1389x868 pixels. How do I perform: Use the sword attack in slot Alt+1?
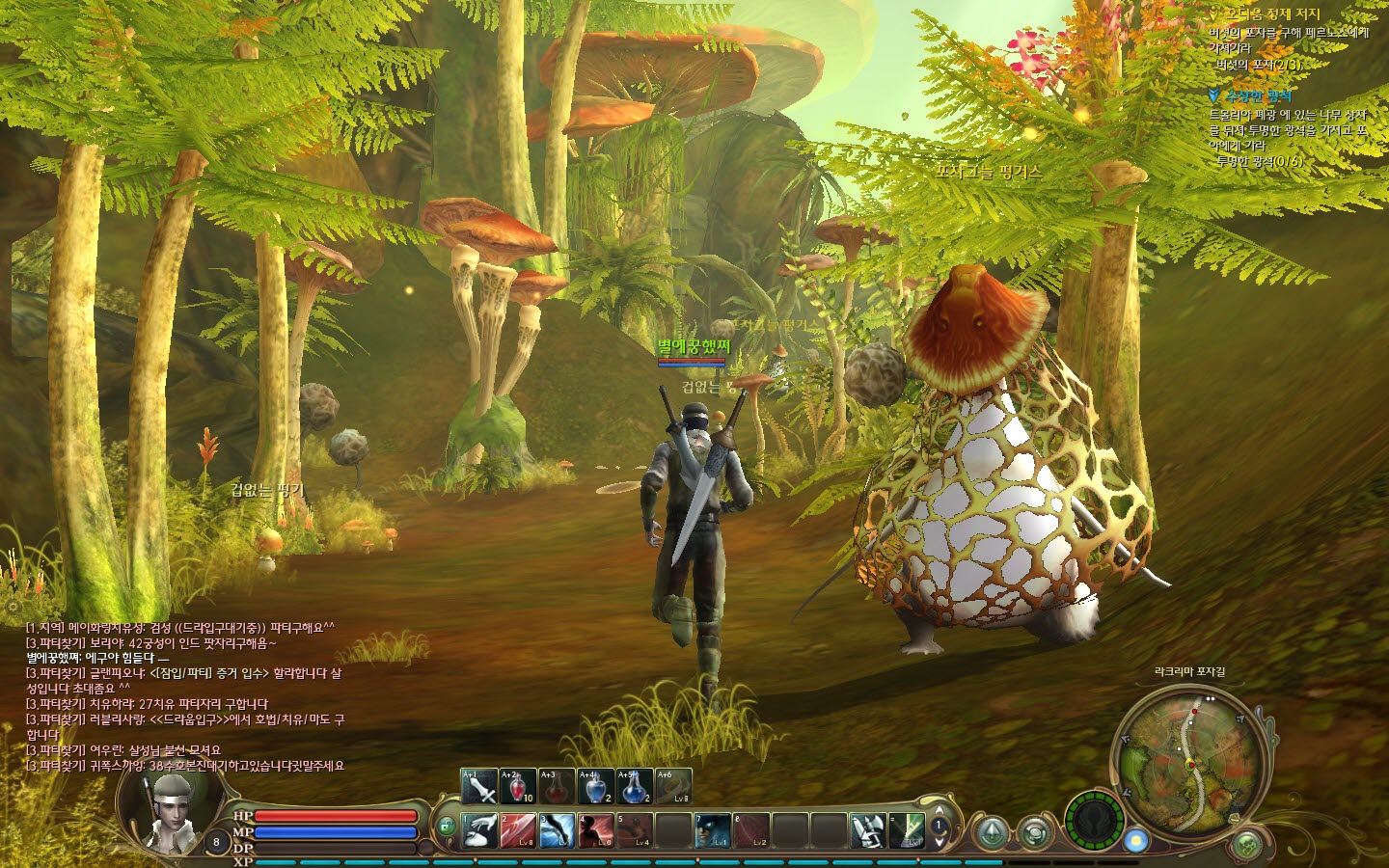[479, 786]
